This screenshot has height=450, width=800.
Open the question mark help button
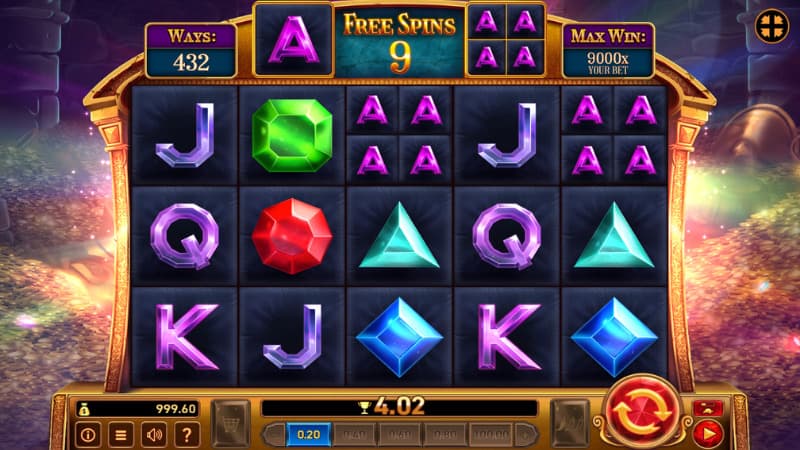pyautogui.click(x=185, y=435)
